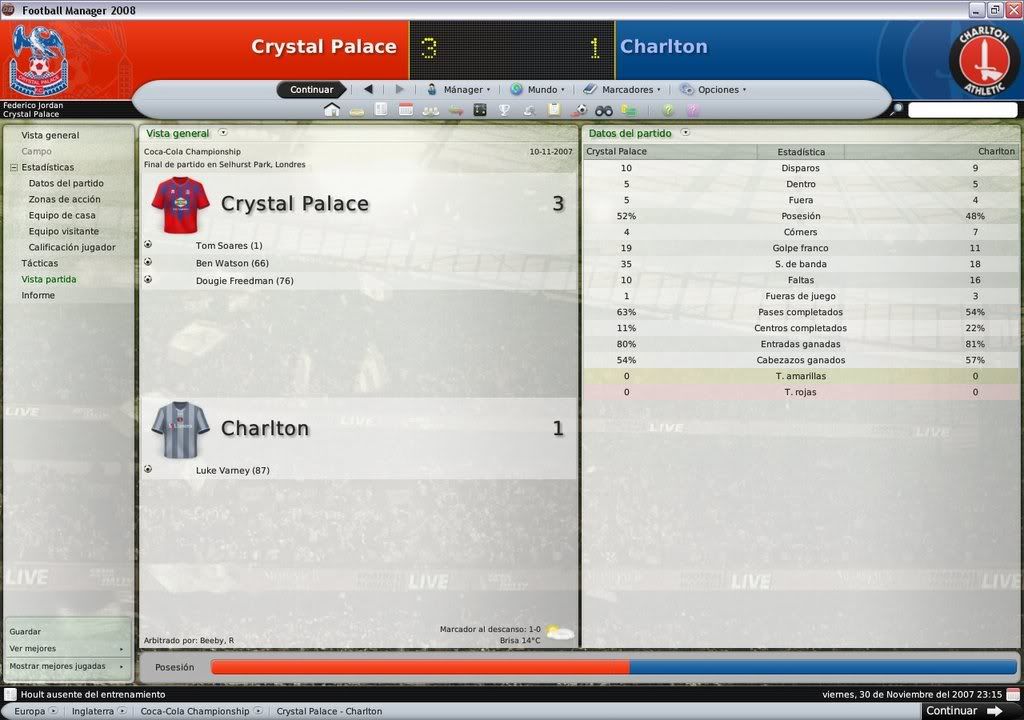
Task: Open the trophy icon in the toolbar
Action: pyautogui.click(x=504, y=110)
